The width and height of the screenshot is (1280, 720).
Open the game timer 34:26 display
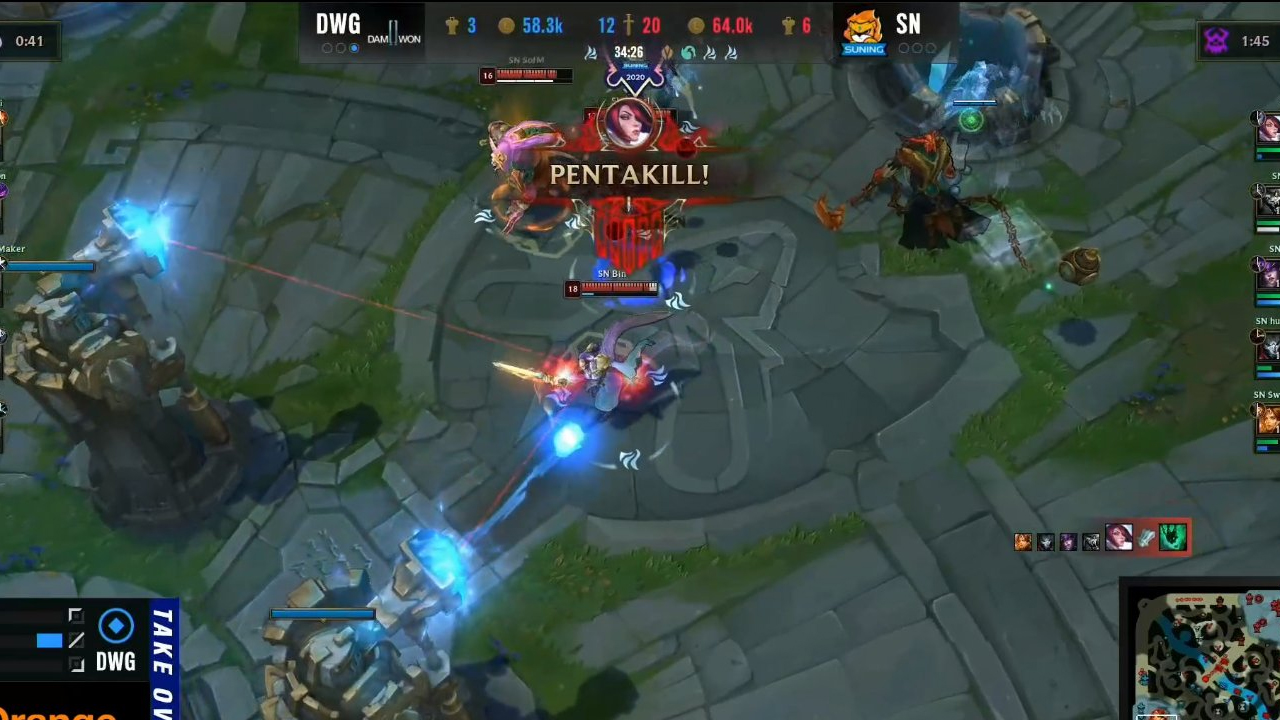(x=628, y=52)
